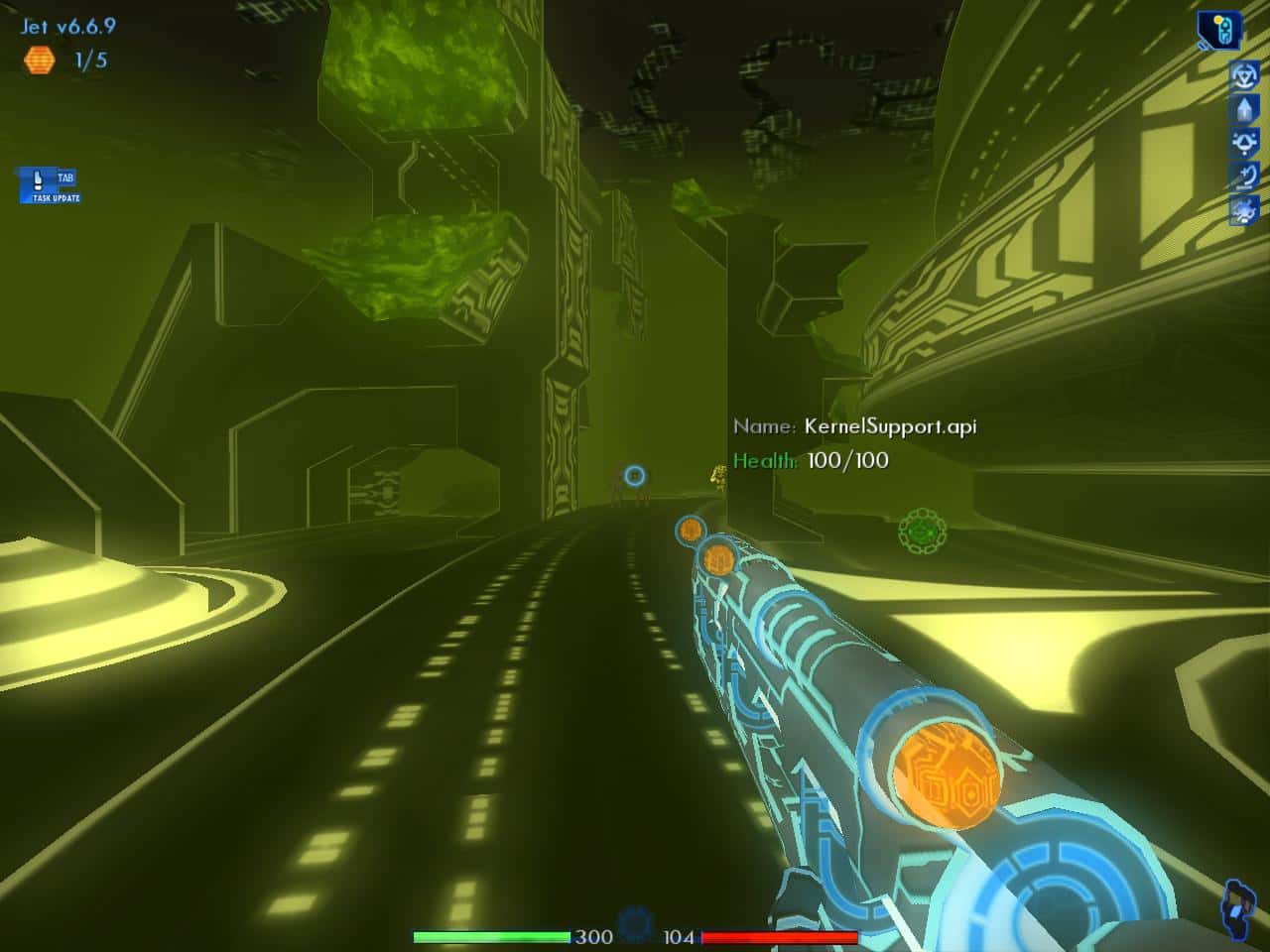Click the blue crosshair ring at screen center

pyautogui.click(x=633, y=476)
